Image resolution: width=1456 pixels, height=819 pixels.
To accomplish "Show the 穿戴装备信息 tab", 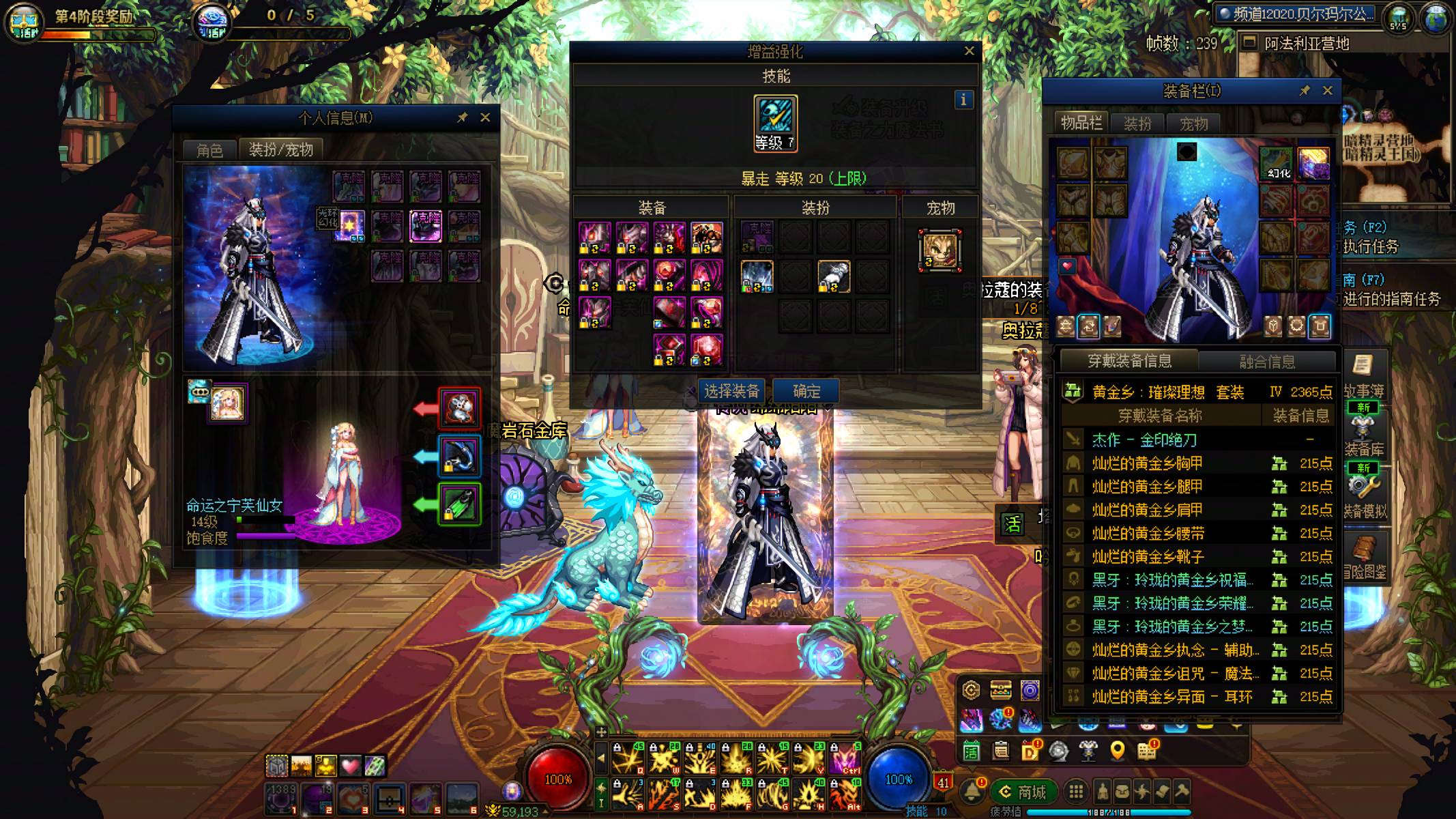I will point(1129,361).
